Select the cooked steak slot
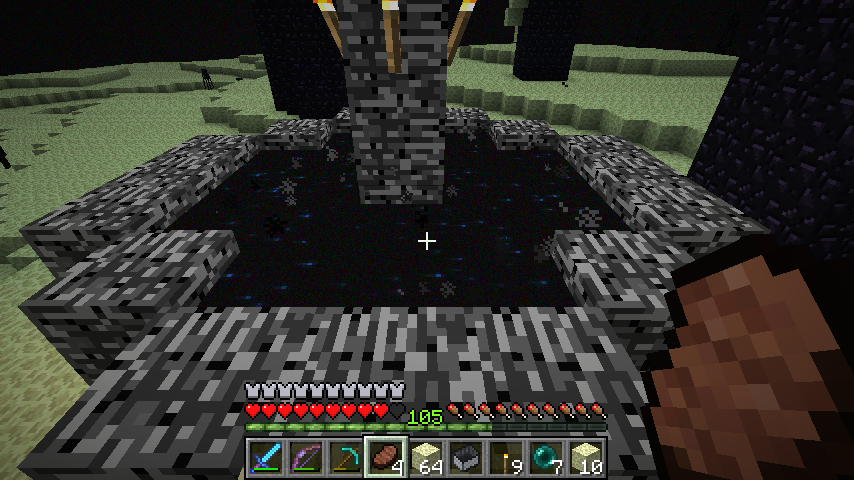Viewport: 854px width, 480px height. tap(385, 458)
